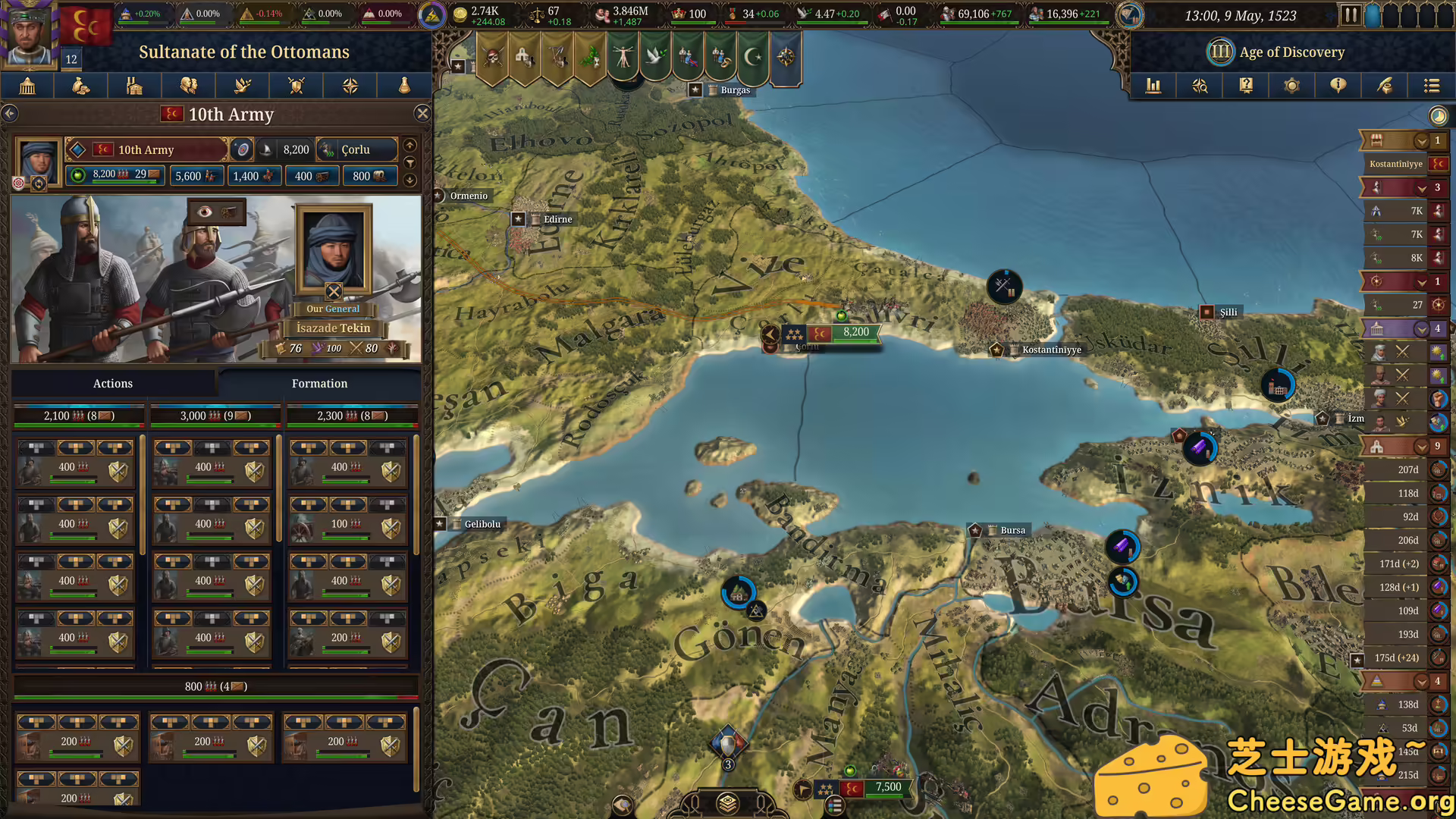Toggle the eye indicator above the generals
The width and height of the screenshot is (1456, 819).
(x=205, y=212)
